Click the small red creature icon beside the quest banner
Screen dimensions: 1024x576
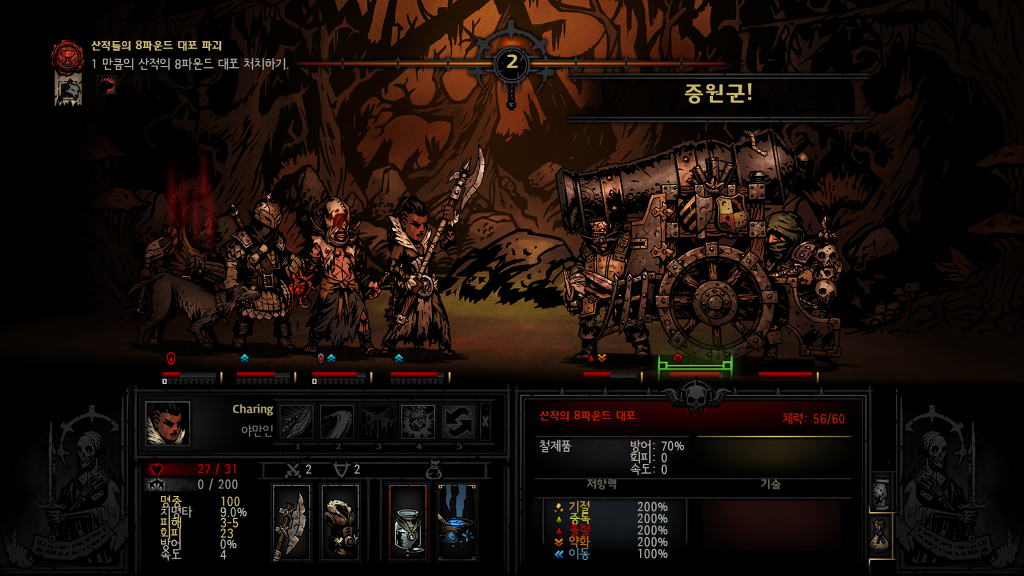(x=106, y=86)
